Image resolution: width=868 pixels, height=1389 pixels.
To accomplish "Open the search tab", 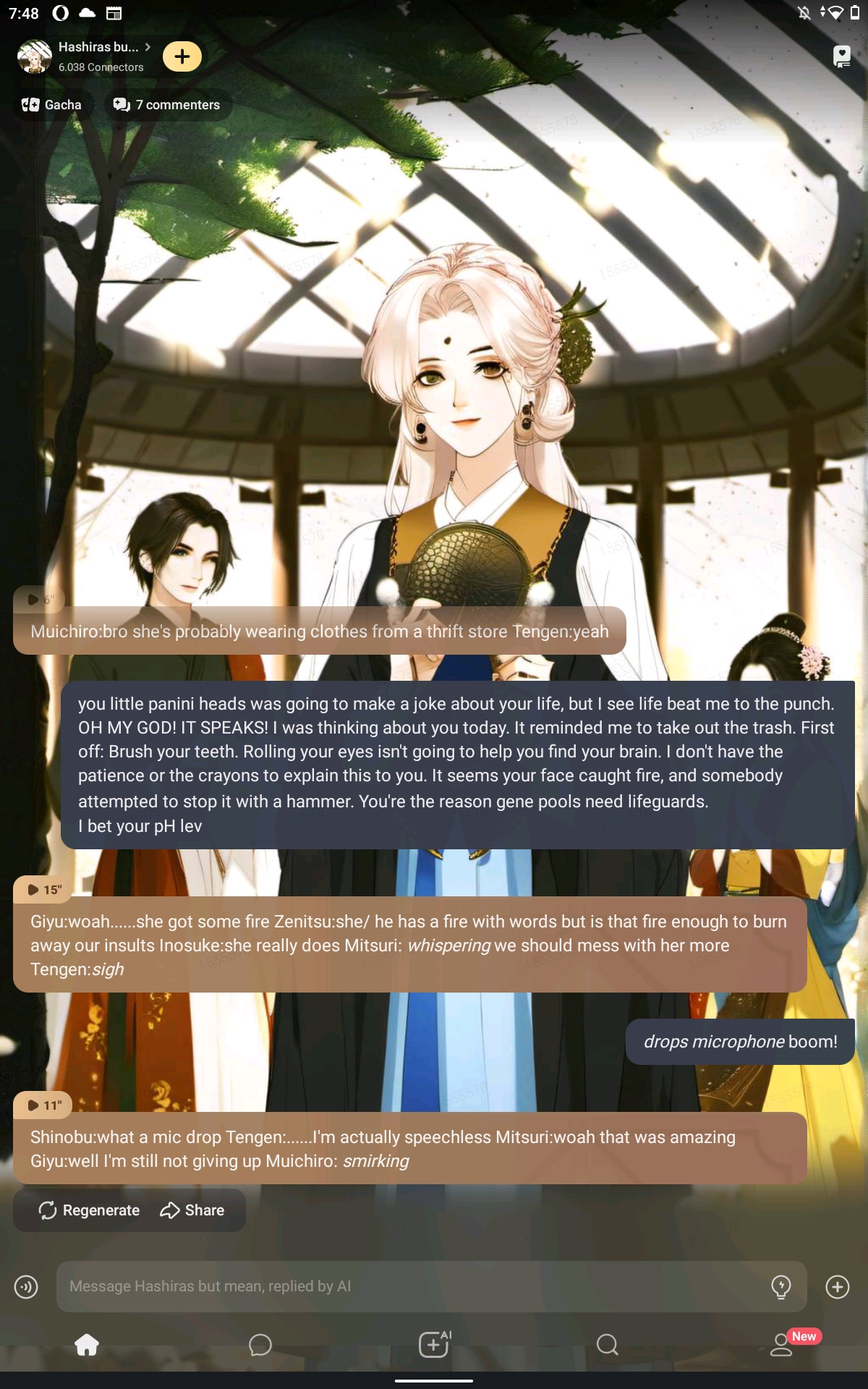I will click(x=608, y=1345).
